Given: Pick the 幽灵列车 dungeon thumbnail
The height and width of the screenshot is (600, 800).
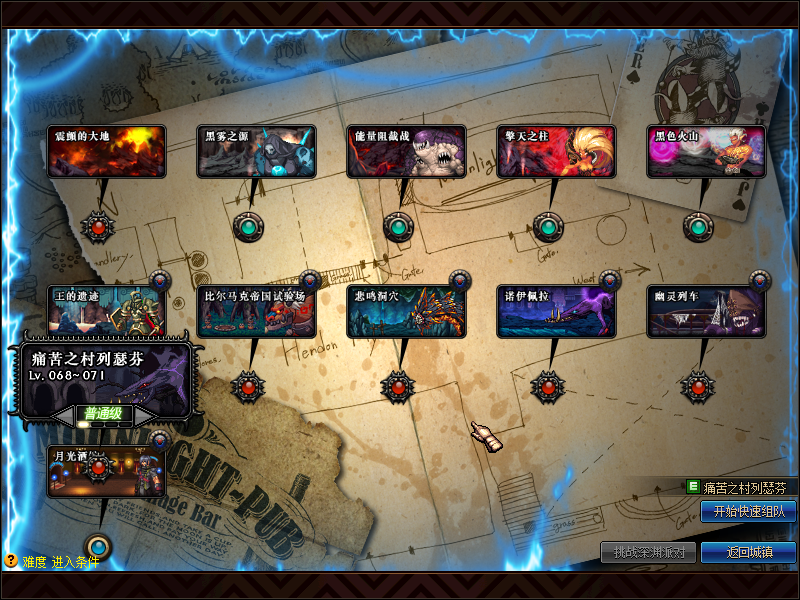Looking at the screenshot, I should pyautogui.click(x=706, y=311).
